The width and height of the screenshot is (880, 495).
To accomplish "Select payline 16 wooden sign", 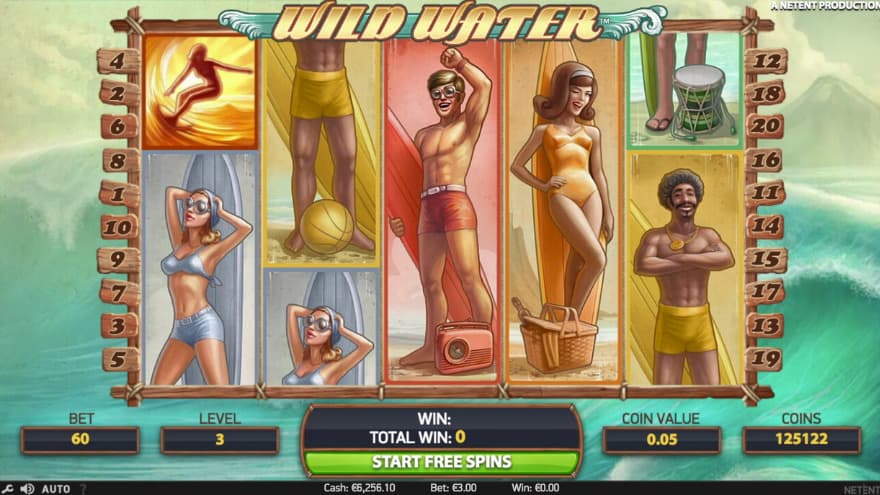I will point(766,160).
